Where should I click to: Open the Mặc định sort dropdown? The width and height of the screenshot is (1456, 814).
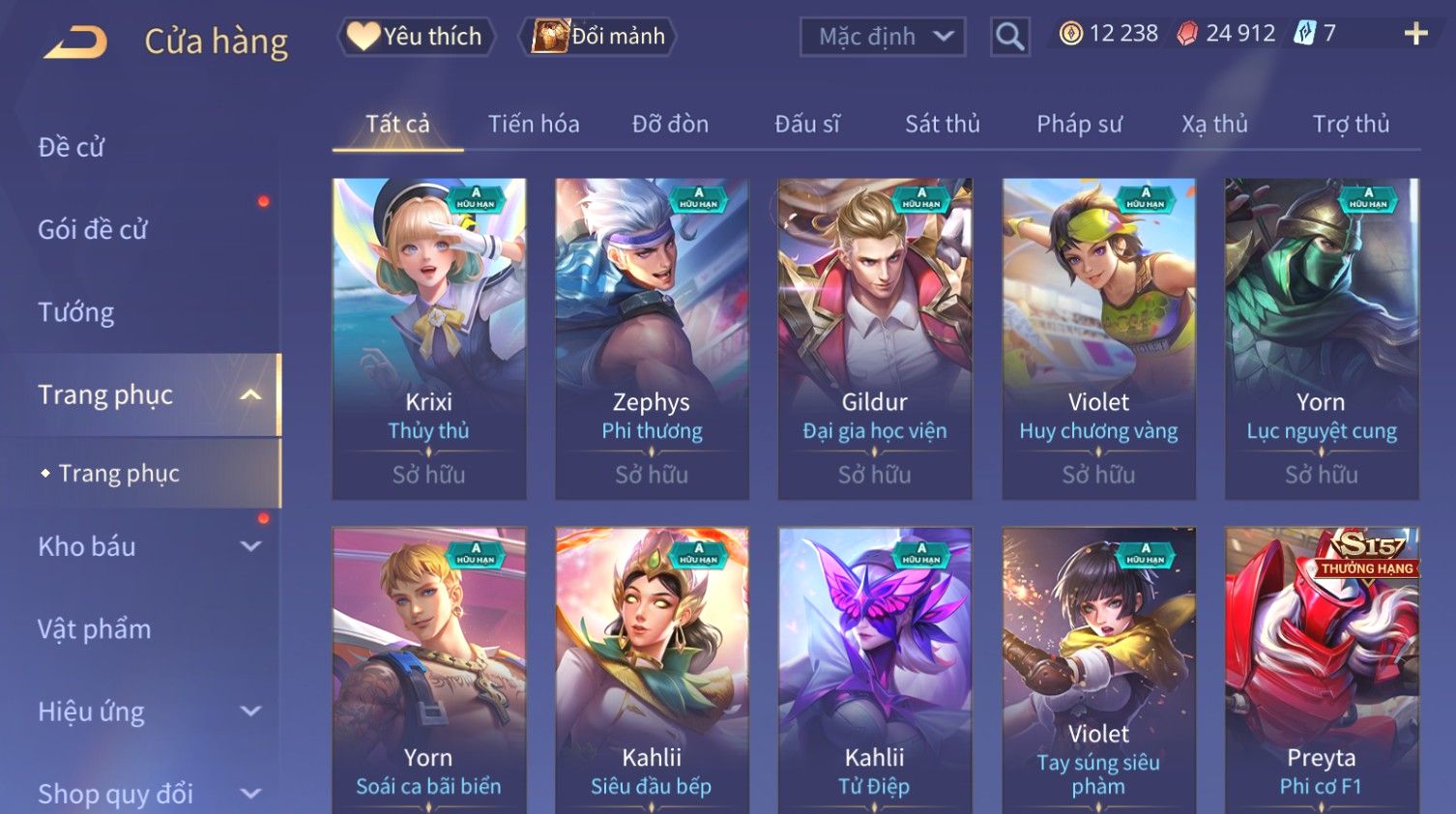pyautogui.click(x=883, y=37)
